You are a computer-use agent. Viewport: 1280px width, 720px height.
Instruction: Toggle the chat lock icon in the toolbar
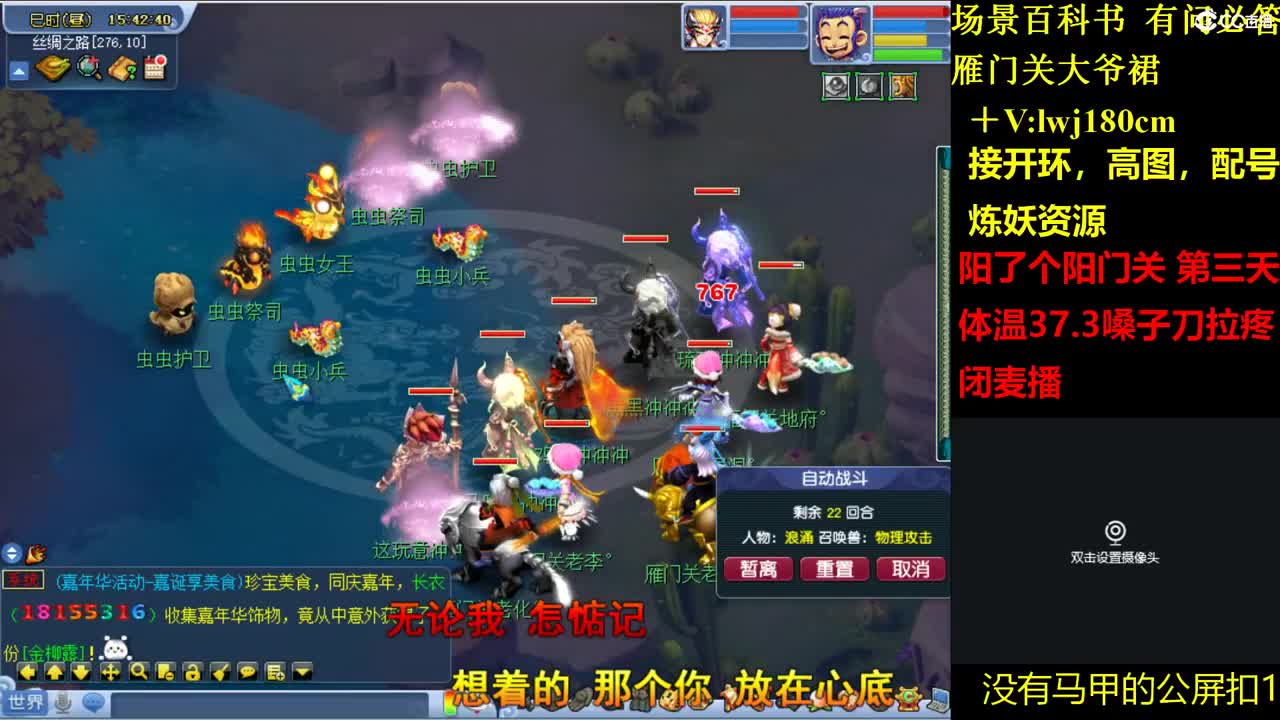click(x=195, y=671)
